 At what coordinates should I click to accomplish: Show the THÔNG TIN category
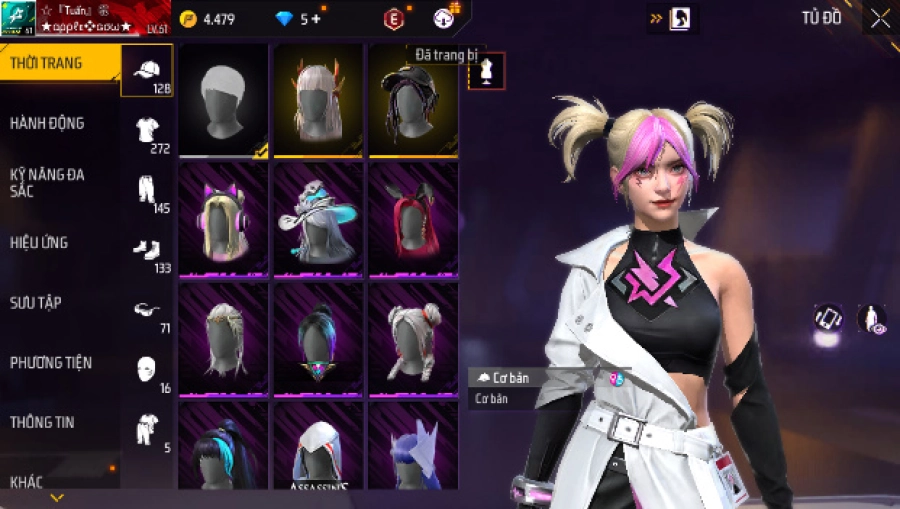[x=42, y=422]
